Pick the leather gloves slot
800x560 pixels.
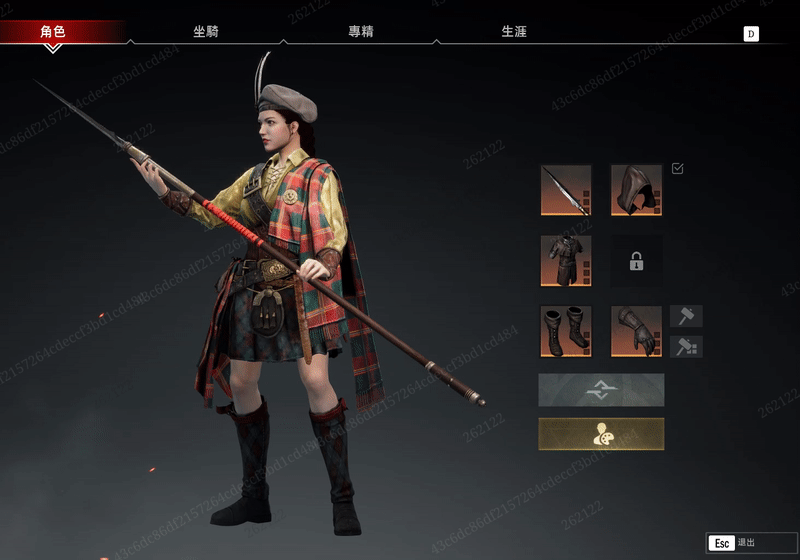pyautogui.click(x=636, y=331)
